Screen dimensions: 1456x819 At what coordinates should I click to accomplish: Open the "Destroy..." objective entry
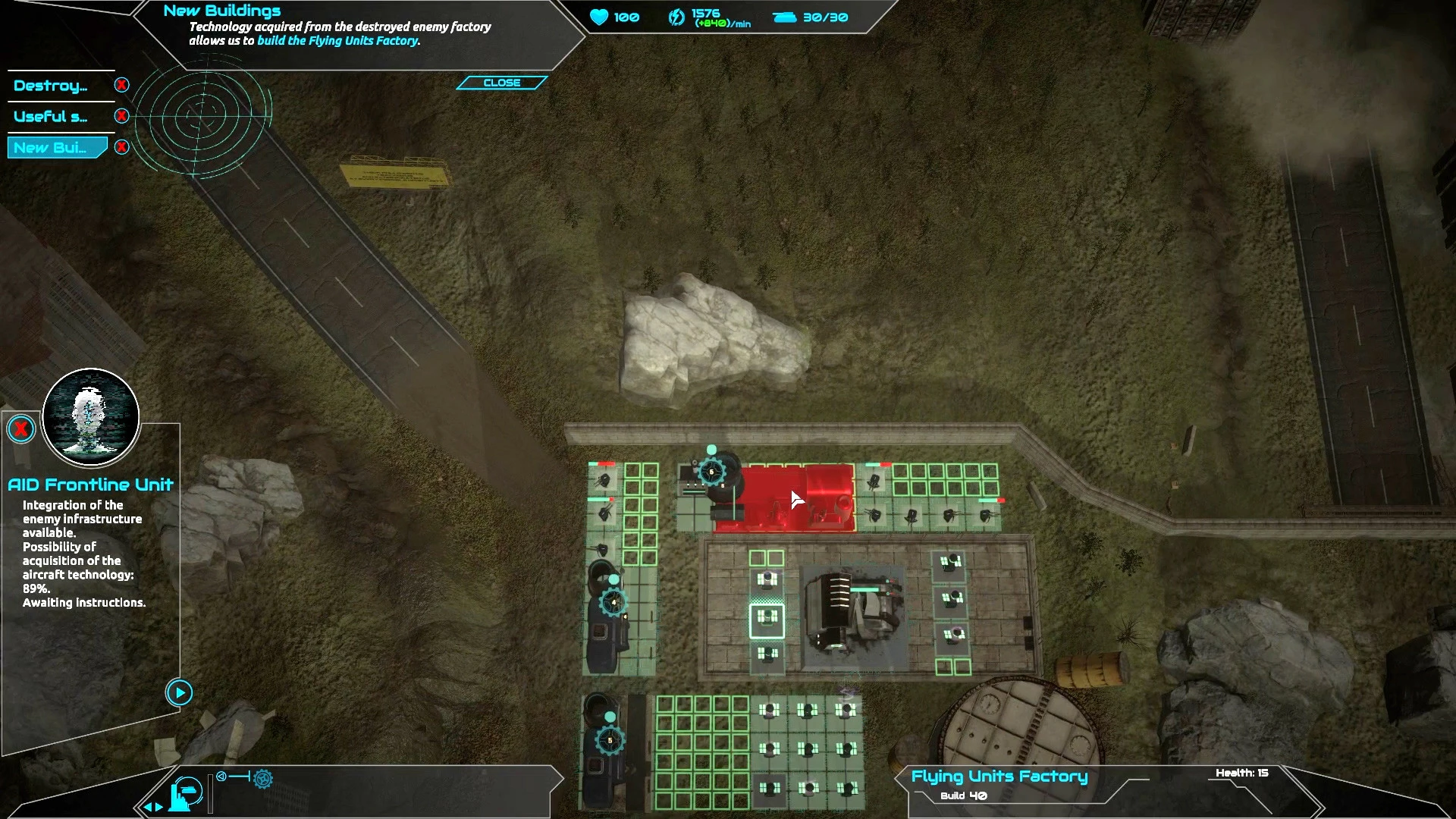(x=51, y=86)
